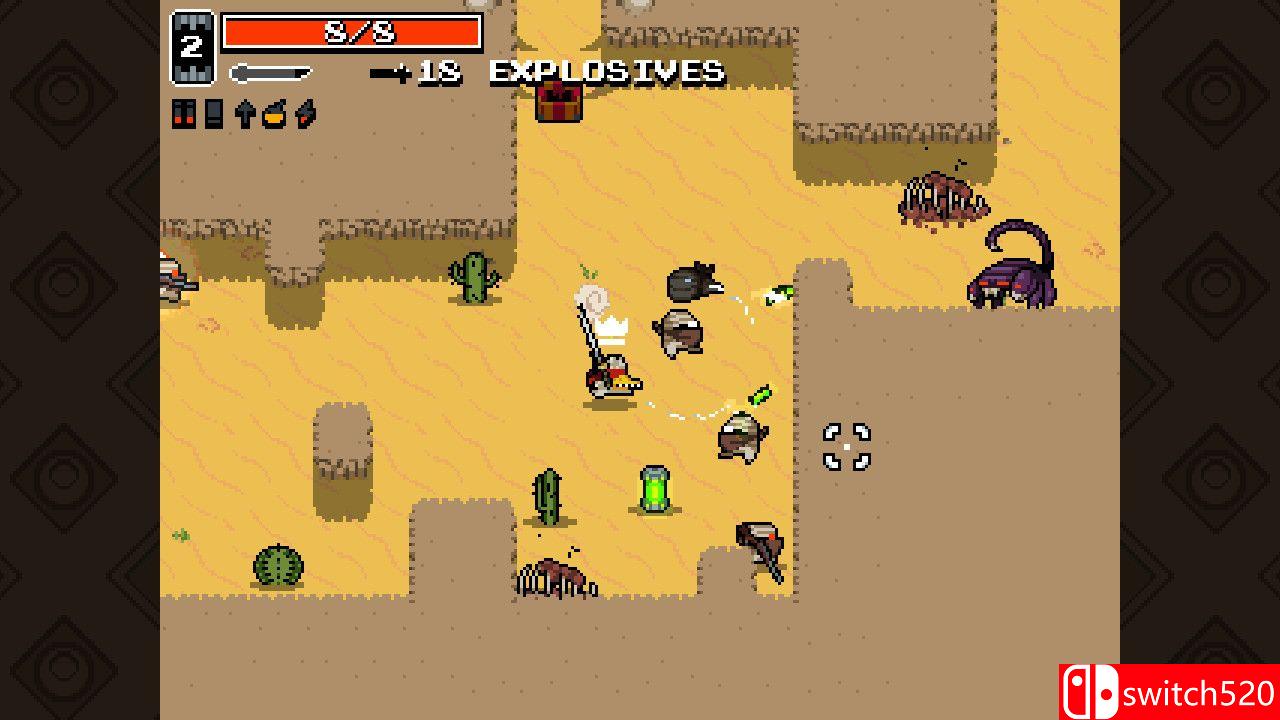The image size is (1280, 720).
Task: Click the green radiation canister
Action: pos(655,489)
